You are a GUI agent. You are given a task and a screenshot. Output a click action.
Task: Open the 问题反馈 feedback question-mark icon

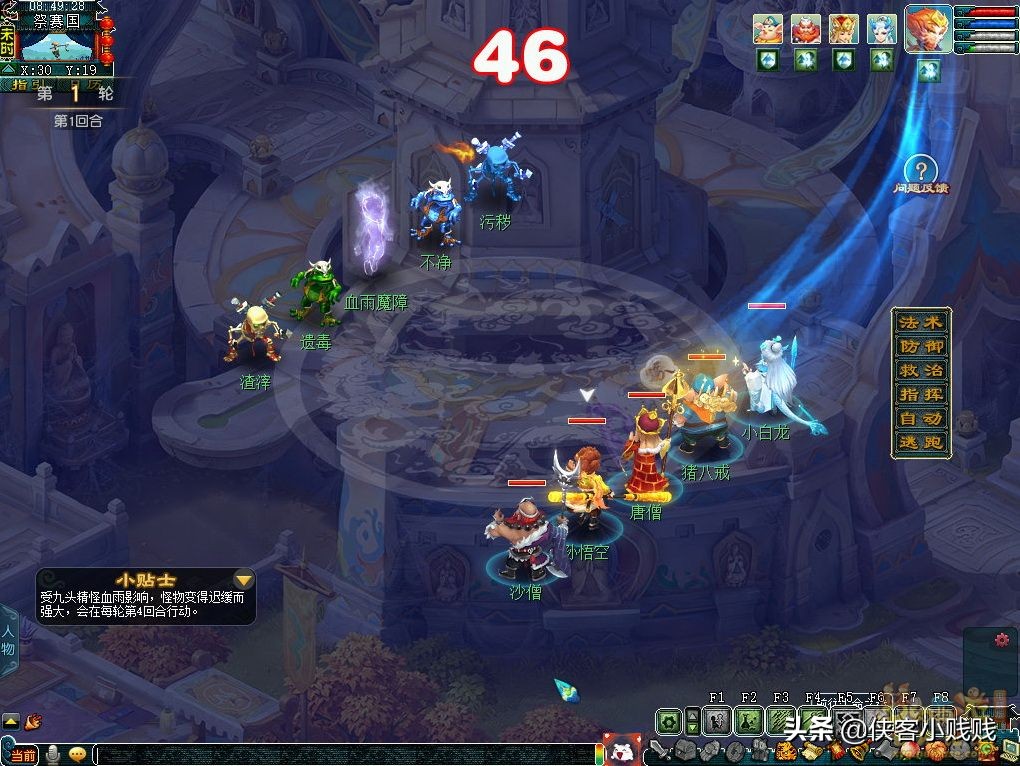click(920, 171)
